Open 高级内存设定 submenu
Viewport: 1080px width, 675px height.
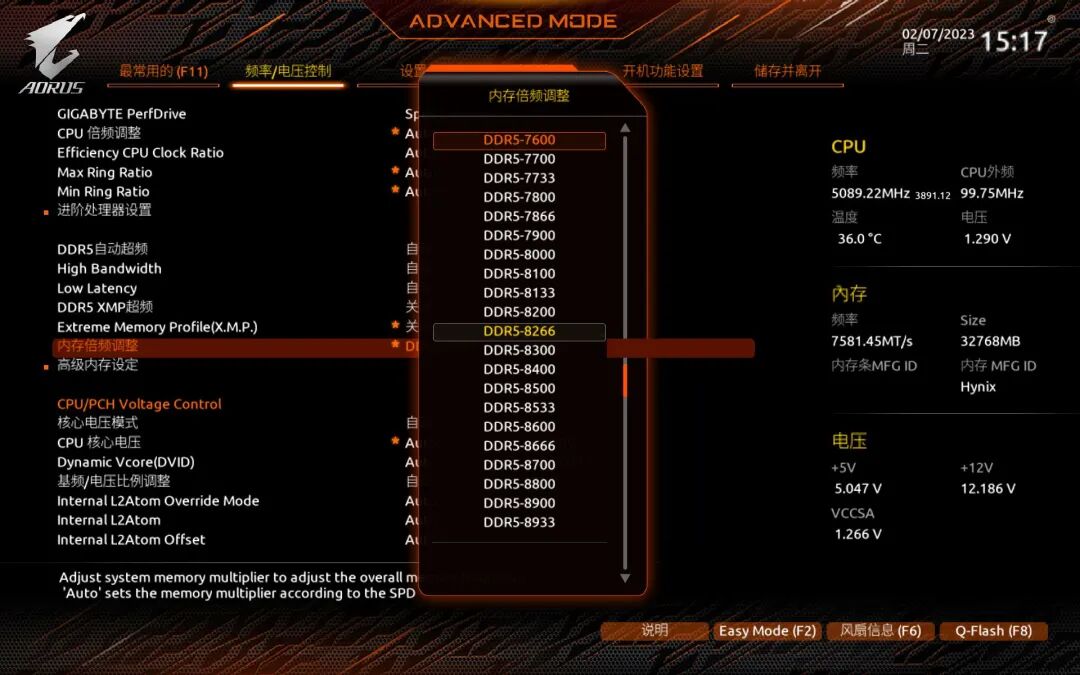tap(97, 365)
